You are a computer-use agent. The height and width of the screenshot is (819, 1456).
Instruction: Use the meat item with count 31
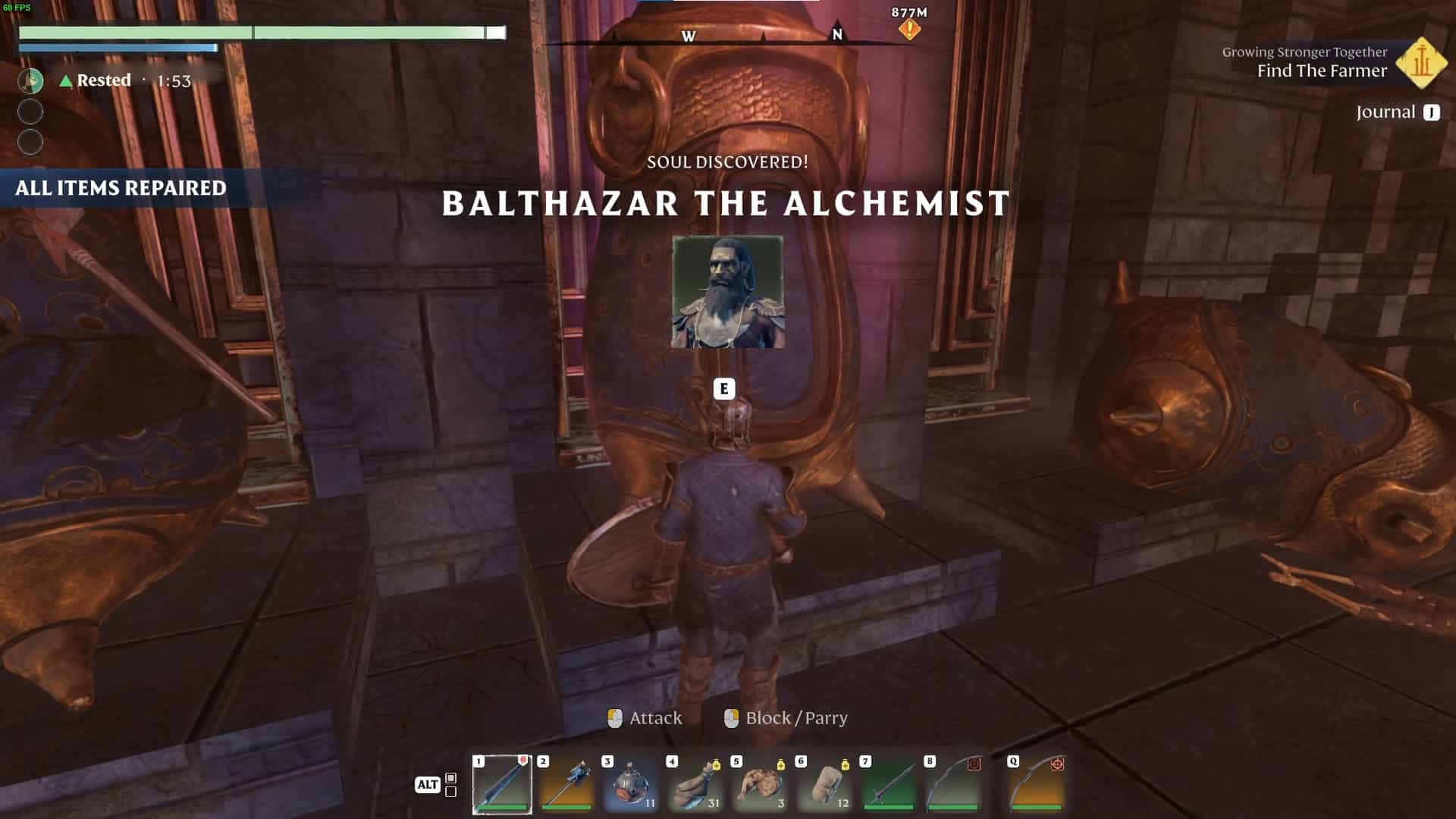point(695,784)
